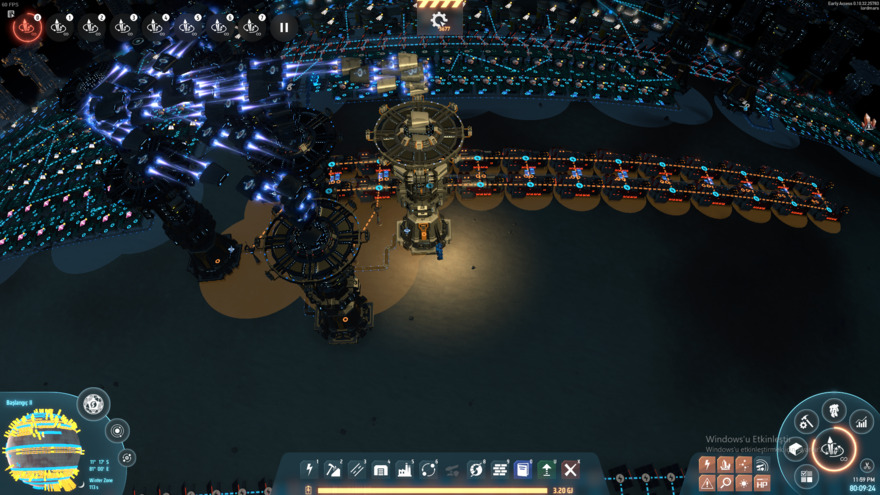The width and height of the screenshot is (880, 495).
Task: Pause the game with the pause button
Action: click(284, 27)
